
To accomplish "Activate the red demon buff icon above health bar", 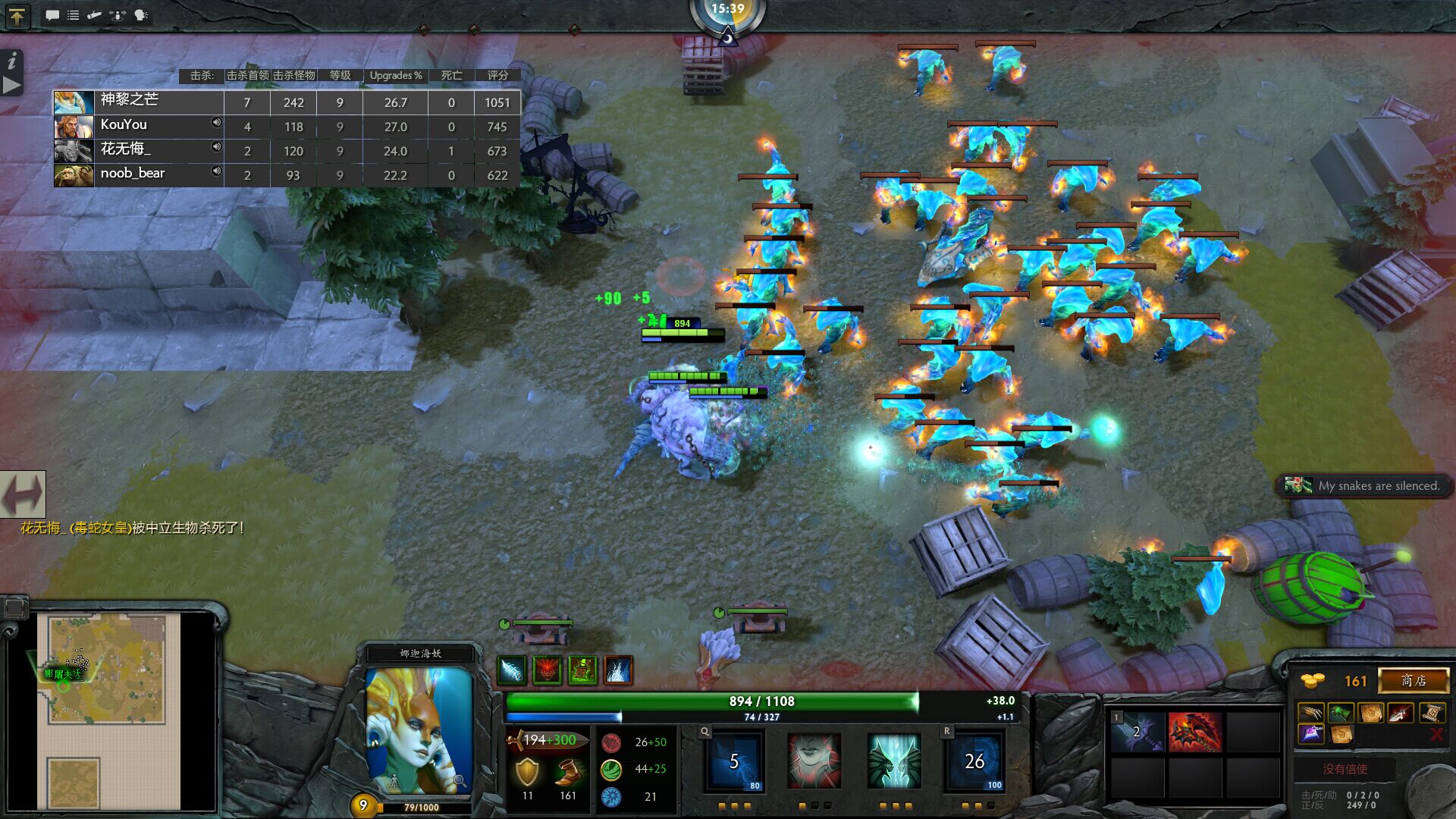I will point(548,670).
